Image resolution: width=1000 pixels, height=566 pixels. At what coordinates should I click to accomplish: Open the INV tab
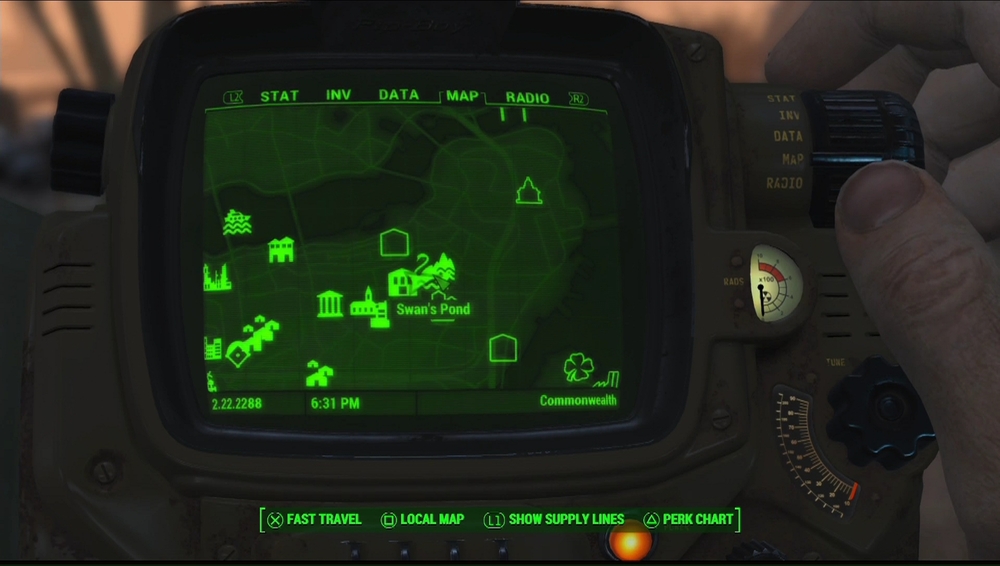pyautogui.click(x=338, y=96)
